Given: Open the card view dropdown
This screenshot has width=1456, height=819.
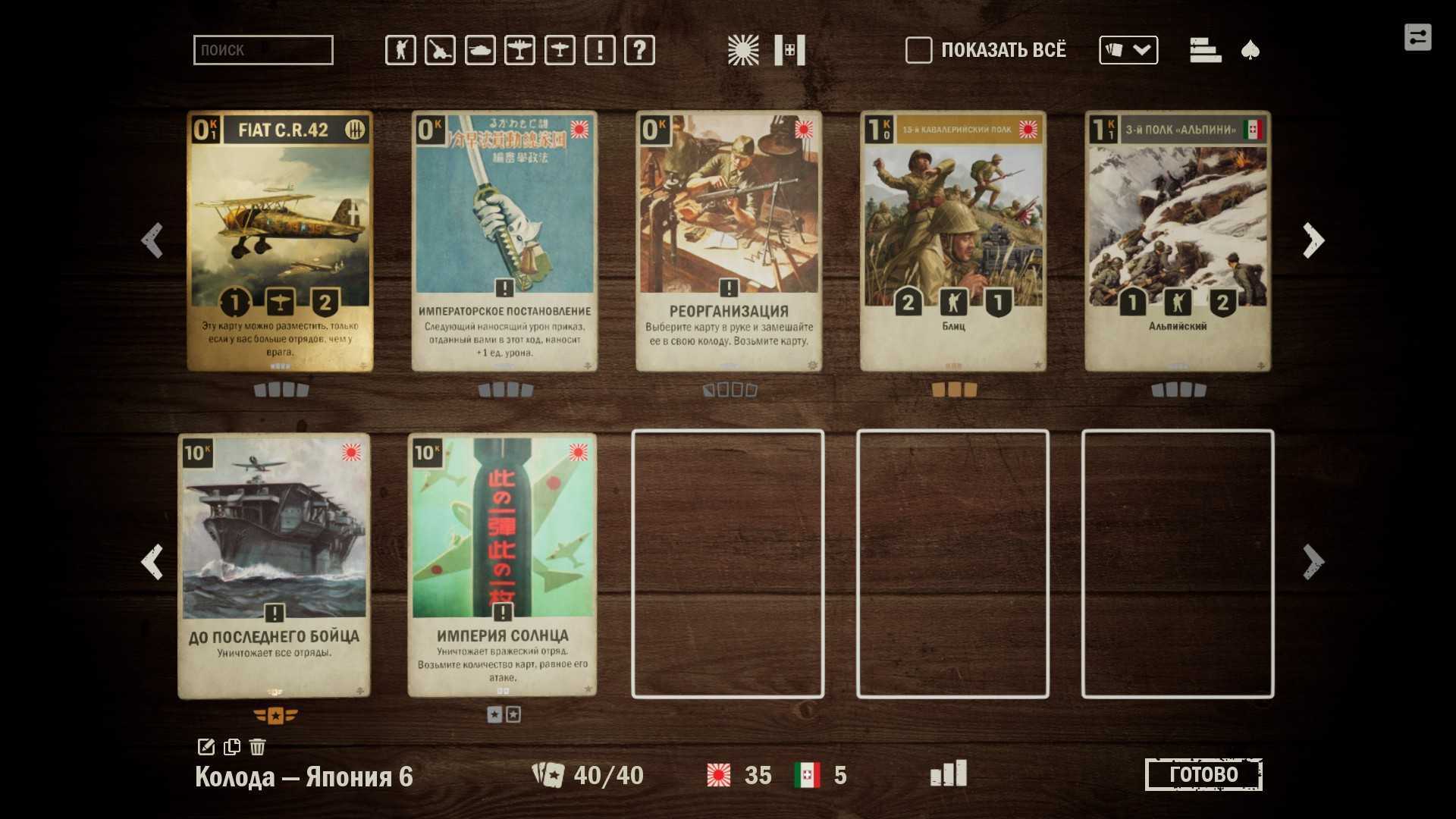Looking at the screenshot, I should pyautogui.click(x=1128, y=50).
